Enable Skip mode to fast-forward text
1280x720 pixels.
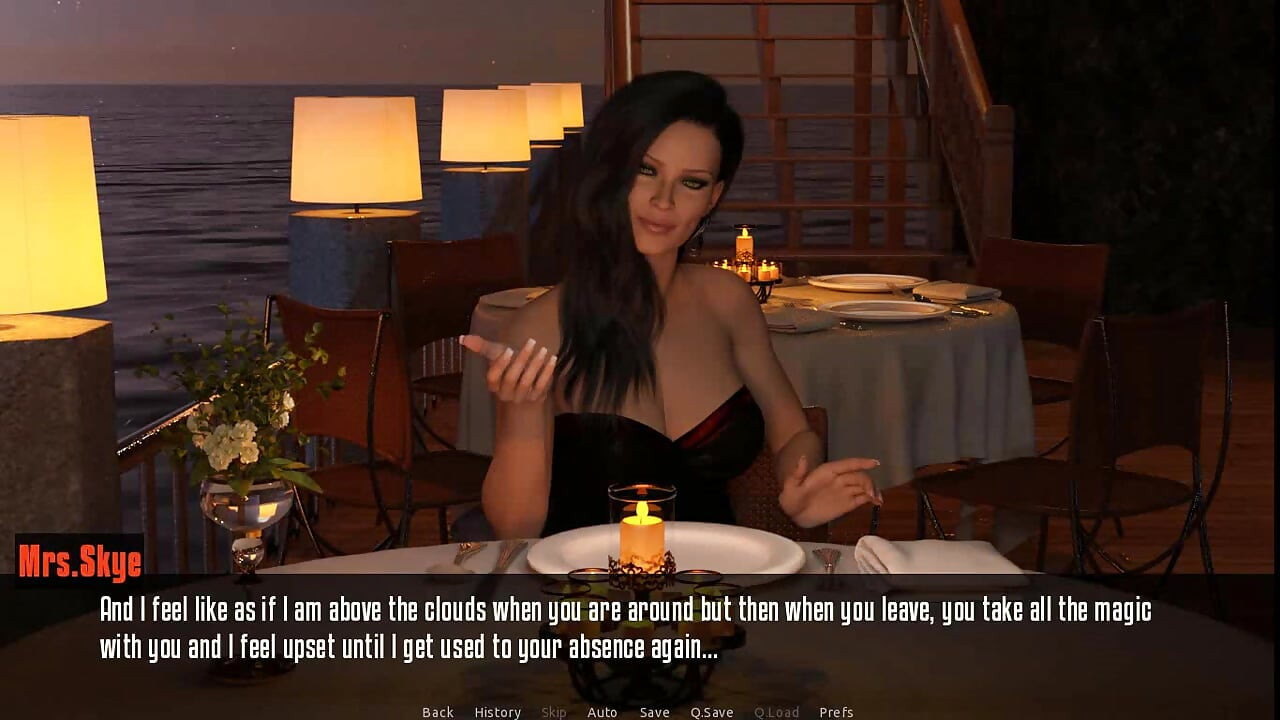[x=555, y=711]
